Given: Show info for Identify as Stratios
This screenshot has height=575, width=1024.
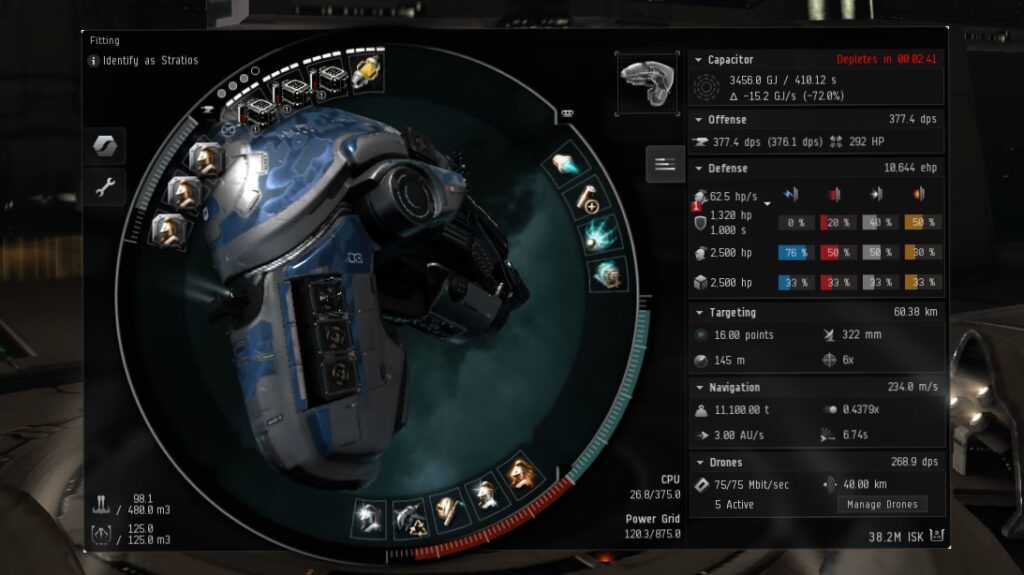Looking at the screenshot, I should [x=94, y=61].
